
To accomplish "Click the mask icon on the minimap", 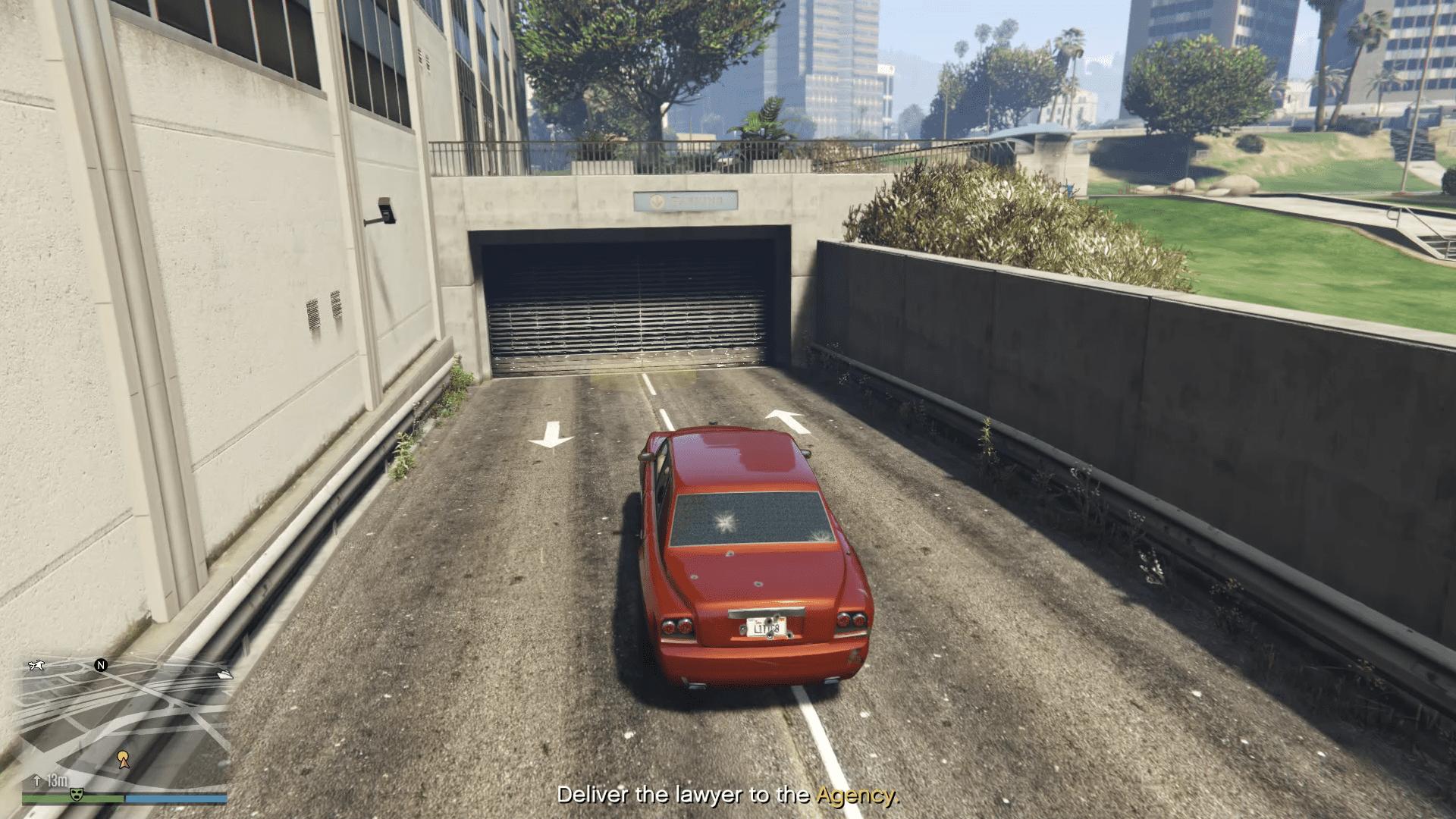I will 75,794.
